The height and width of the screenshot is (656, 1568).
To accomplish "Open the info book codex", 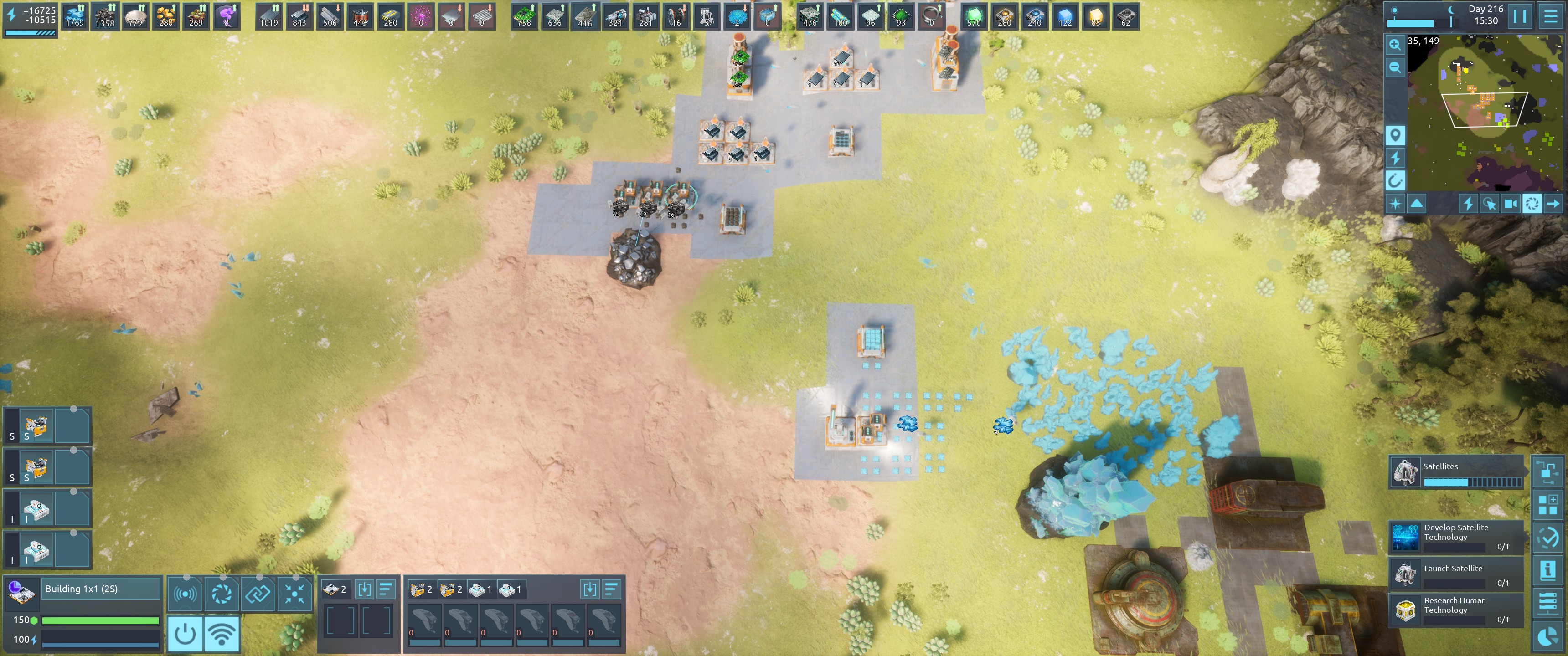I will click(x=1547, y=570).
